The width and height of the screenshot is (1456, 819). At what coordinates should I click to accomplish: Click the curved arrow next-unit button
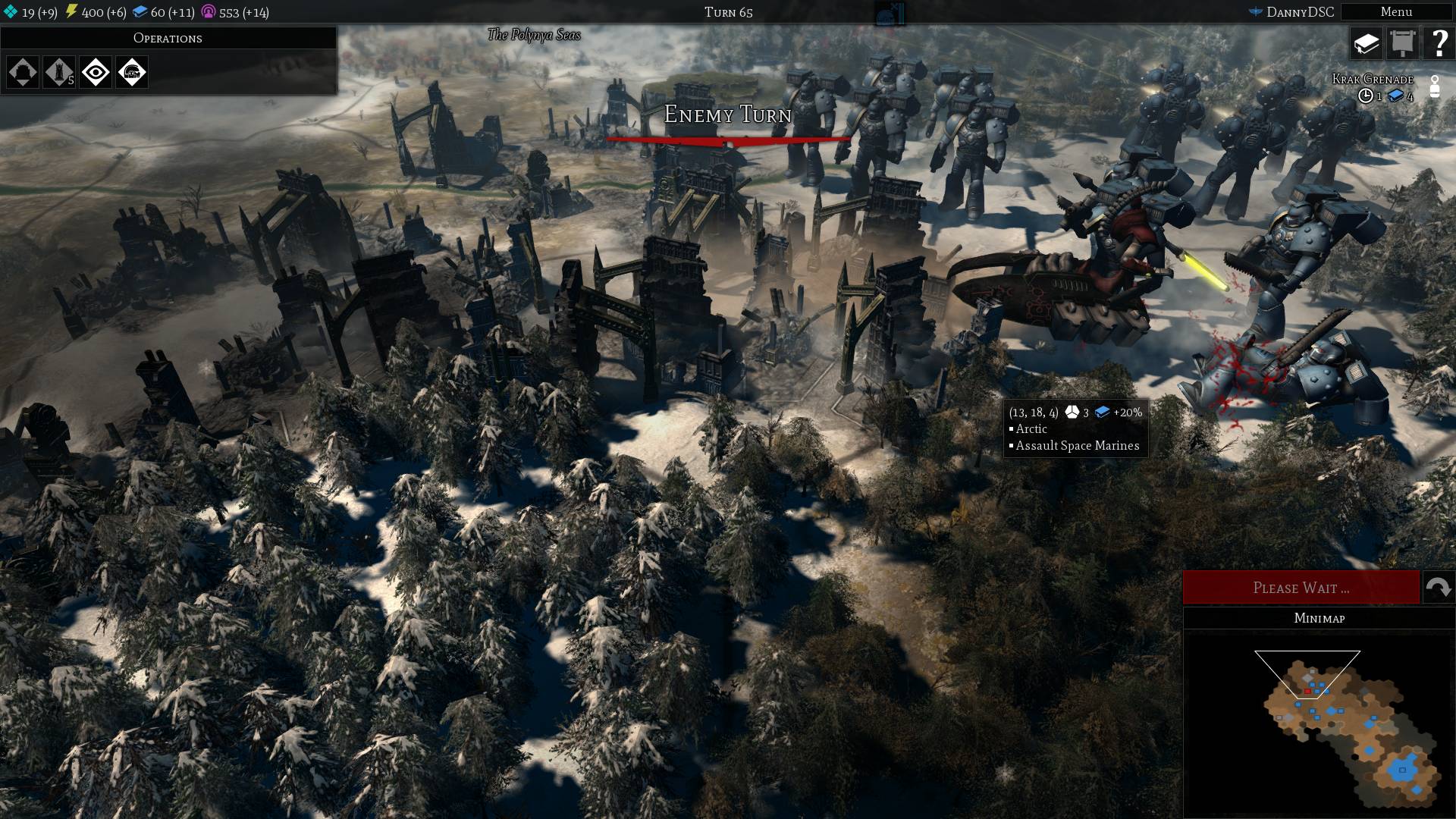tap(1438, 588)
